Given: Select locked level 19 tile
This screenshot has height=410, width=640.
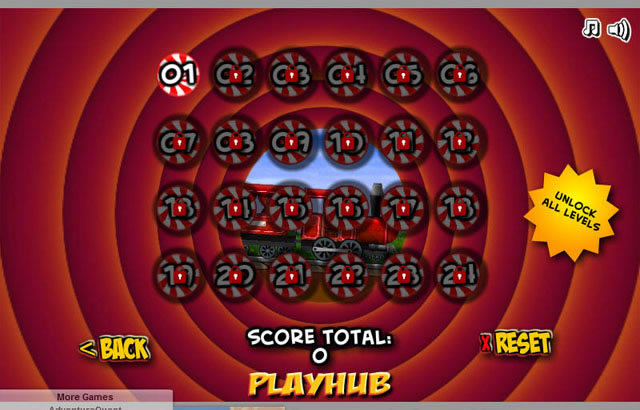Looking at the screenshot, I should point(179,272).
